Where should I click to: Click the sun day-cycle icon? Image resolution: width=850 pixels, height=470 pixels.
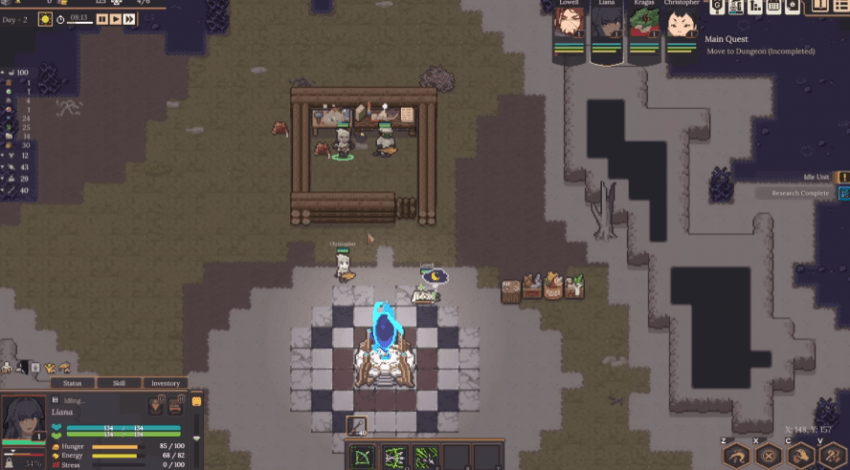pos(45,18)
